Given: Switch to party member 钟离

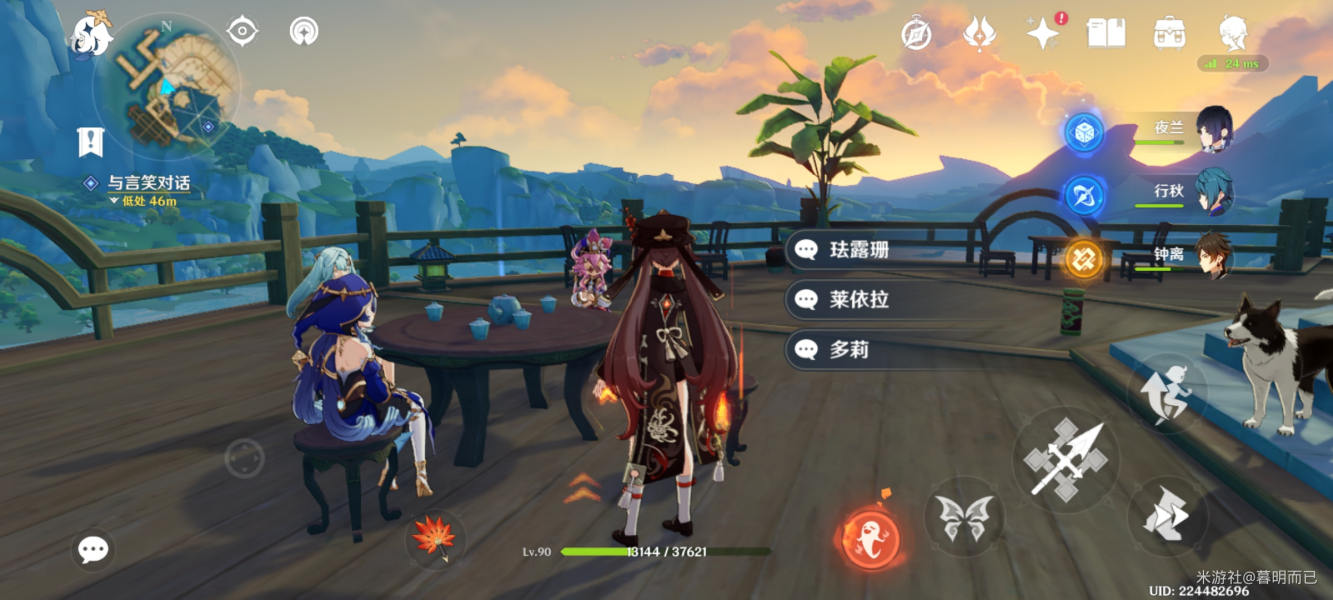Looking at the screenshot, I should (x=1213, y=255).
